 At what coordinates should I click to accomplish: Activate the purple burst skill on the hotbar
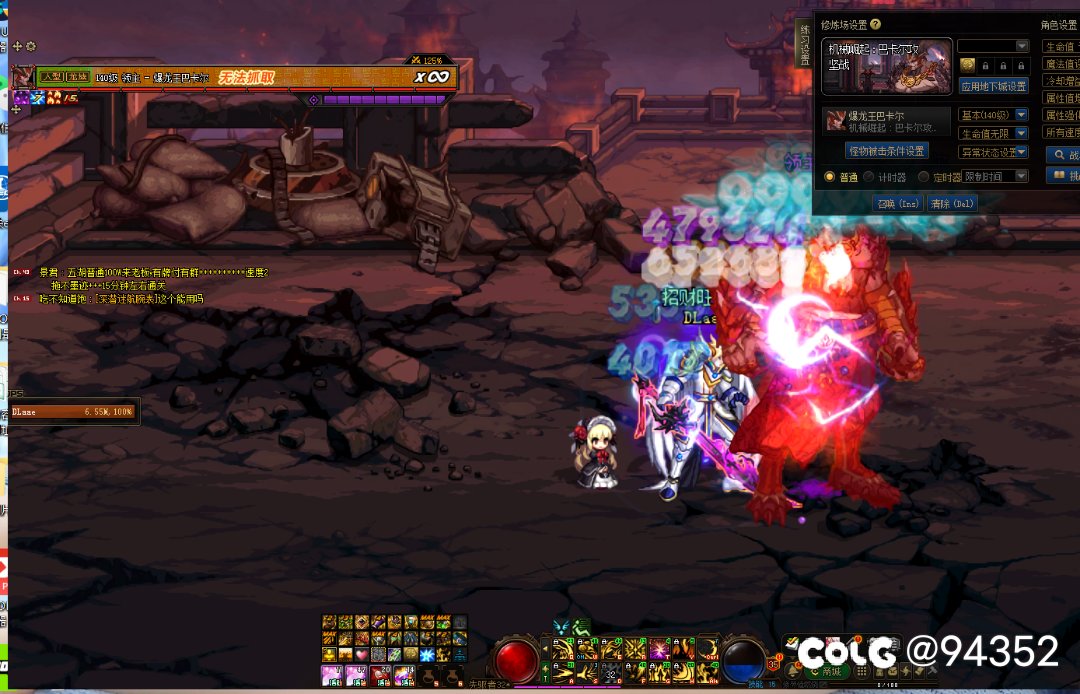click(659, 650)
